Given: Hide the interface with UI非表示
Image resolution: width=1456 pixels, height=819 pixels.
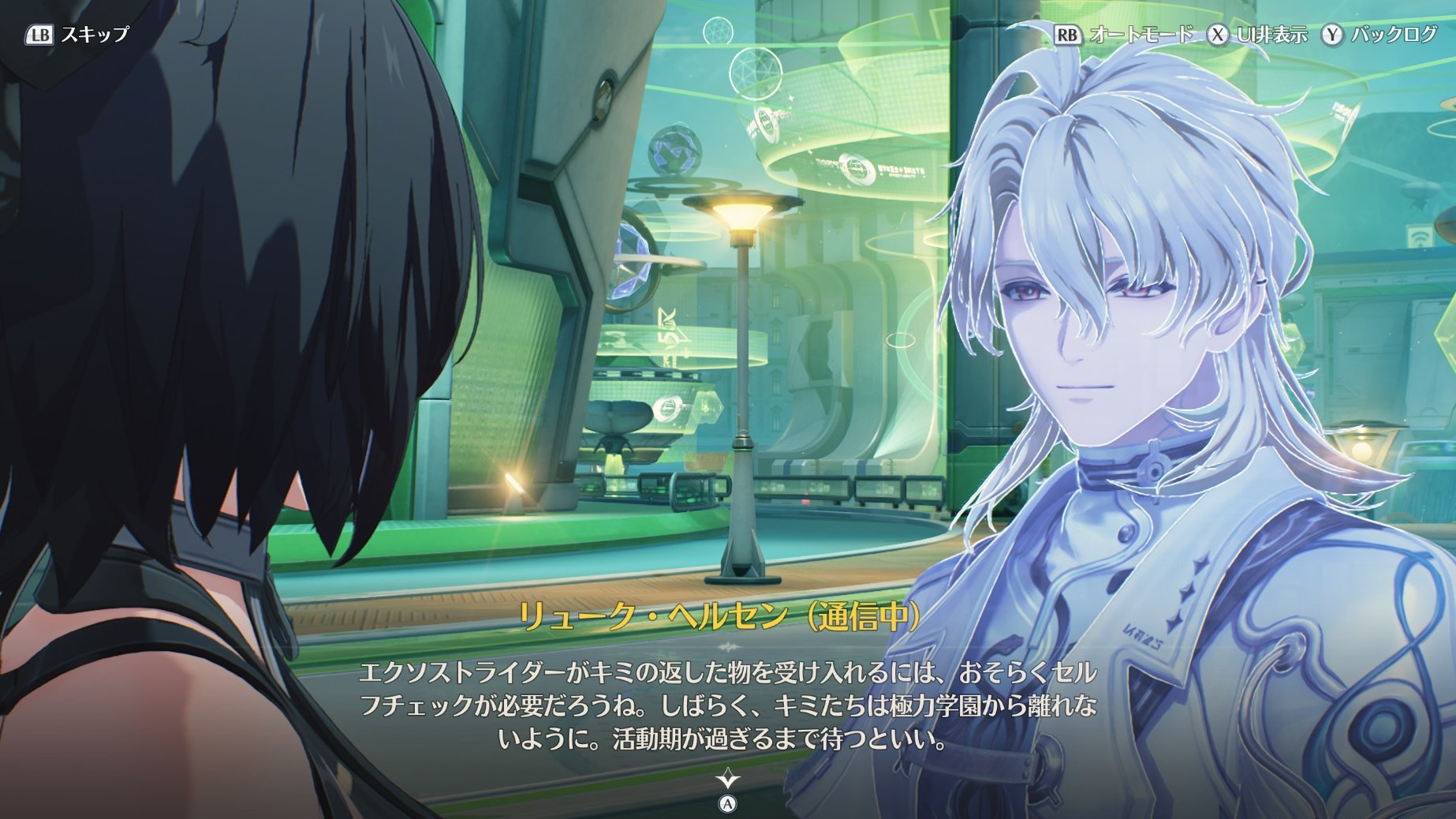Looking at the screenshot, I should (x=1257, y=35).
